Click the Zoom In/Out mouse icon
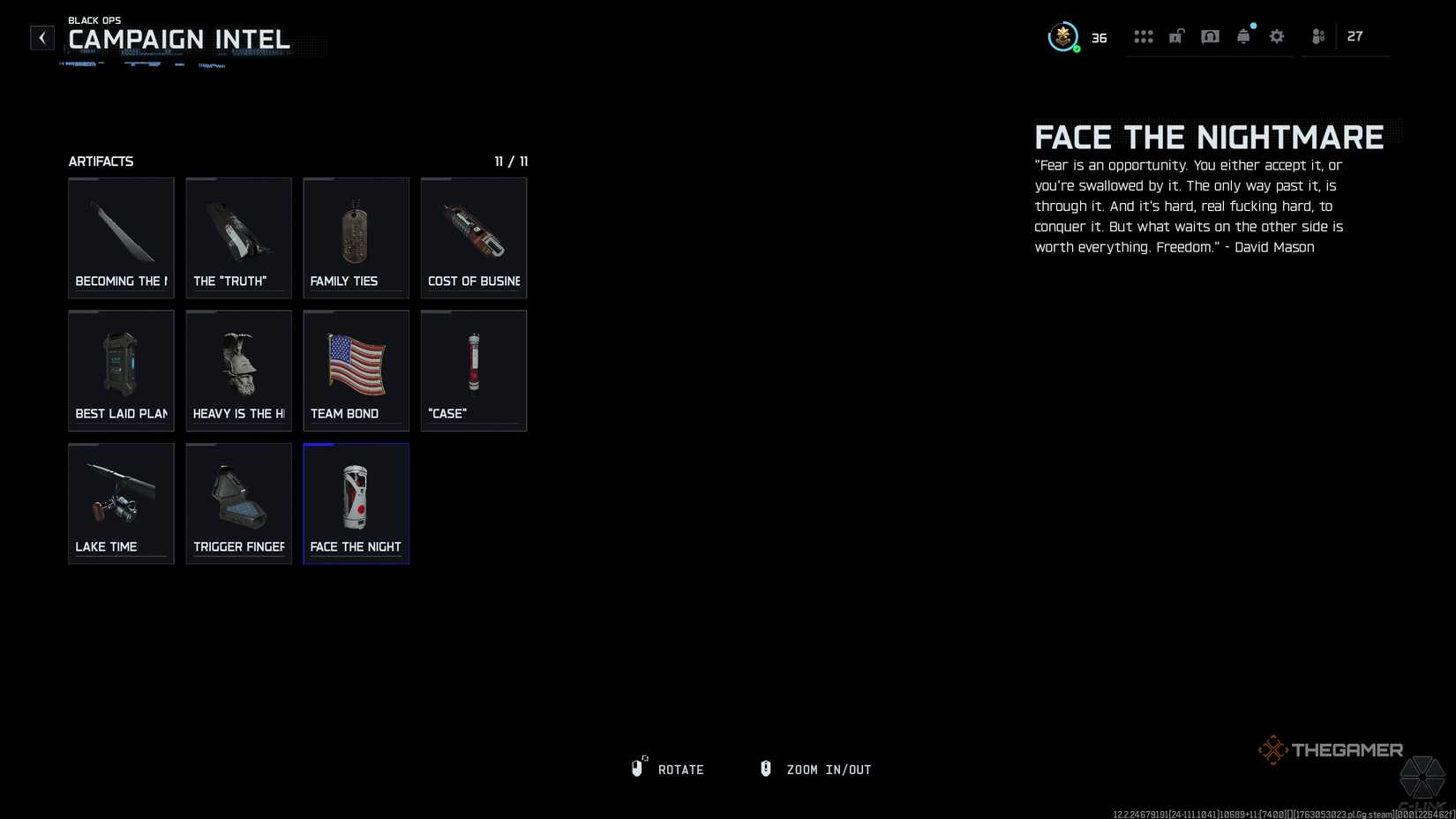The height and width of the screenshot is (819, 1456). [x=765, y=768]
